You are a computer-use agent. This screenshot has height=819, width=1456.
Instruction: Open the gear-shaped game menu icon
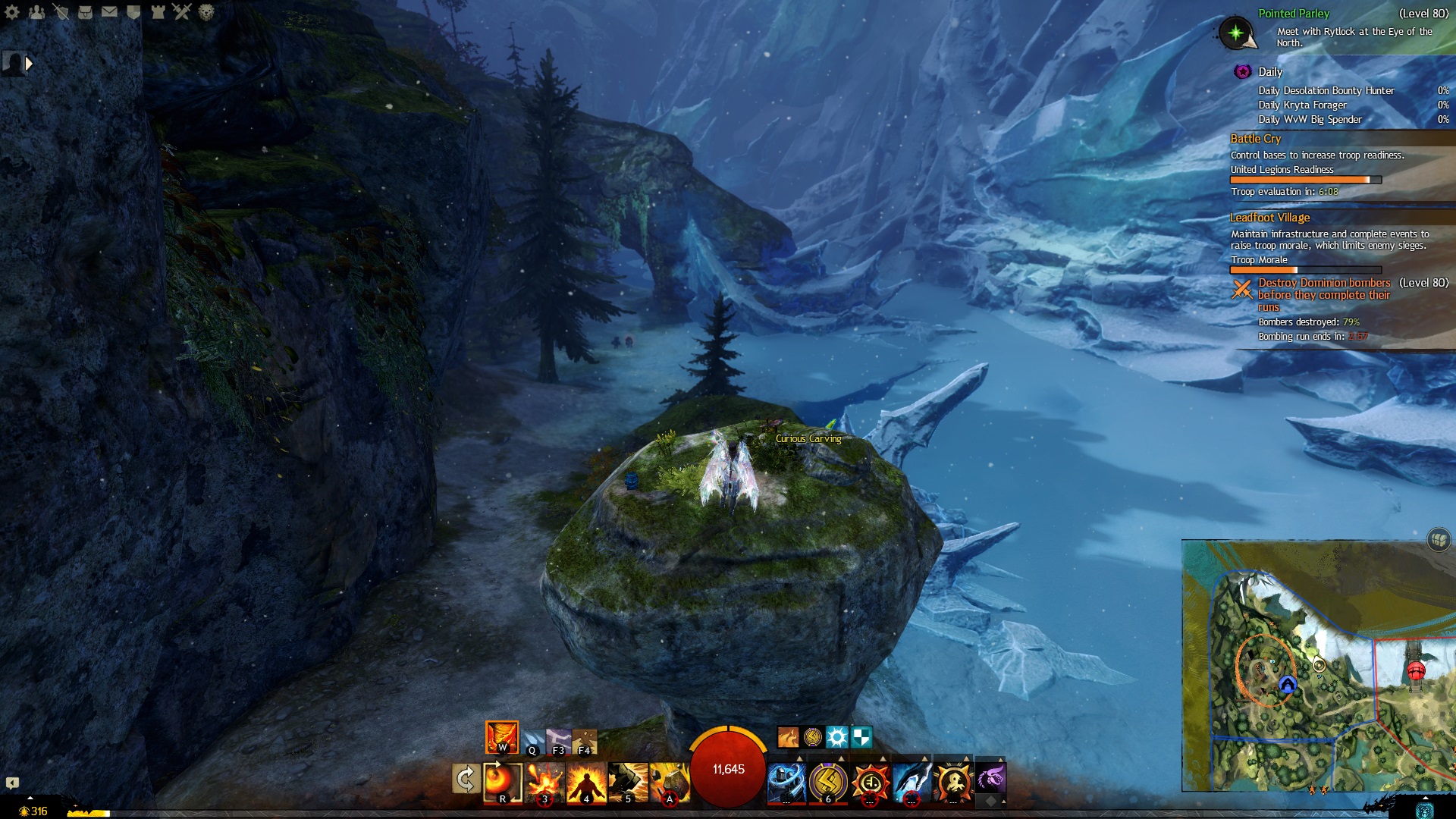click(x=12, y=12)
